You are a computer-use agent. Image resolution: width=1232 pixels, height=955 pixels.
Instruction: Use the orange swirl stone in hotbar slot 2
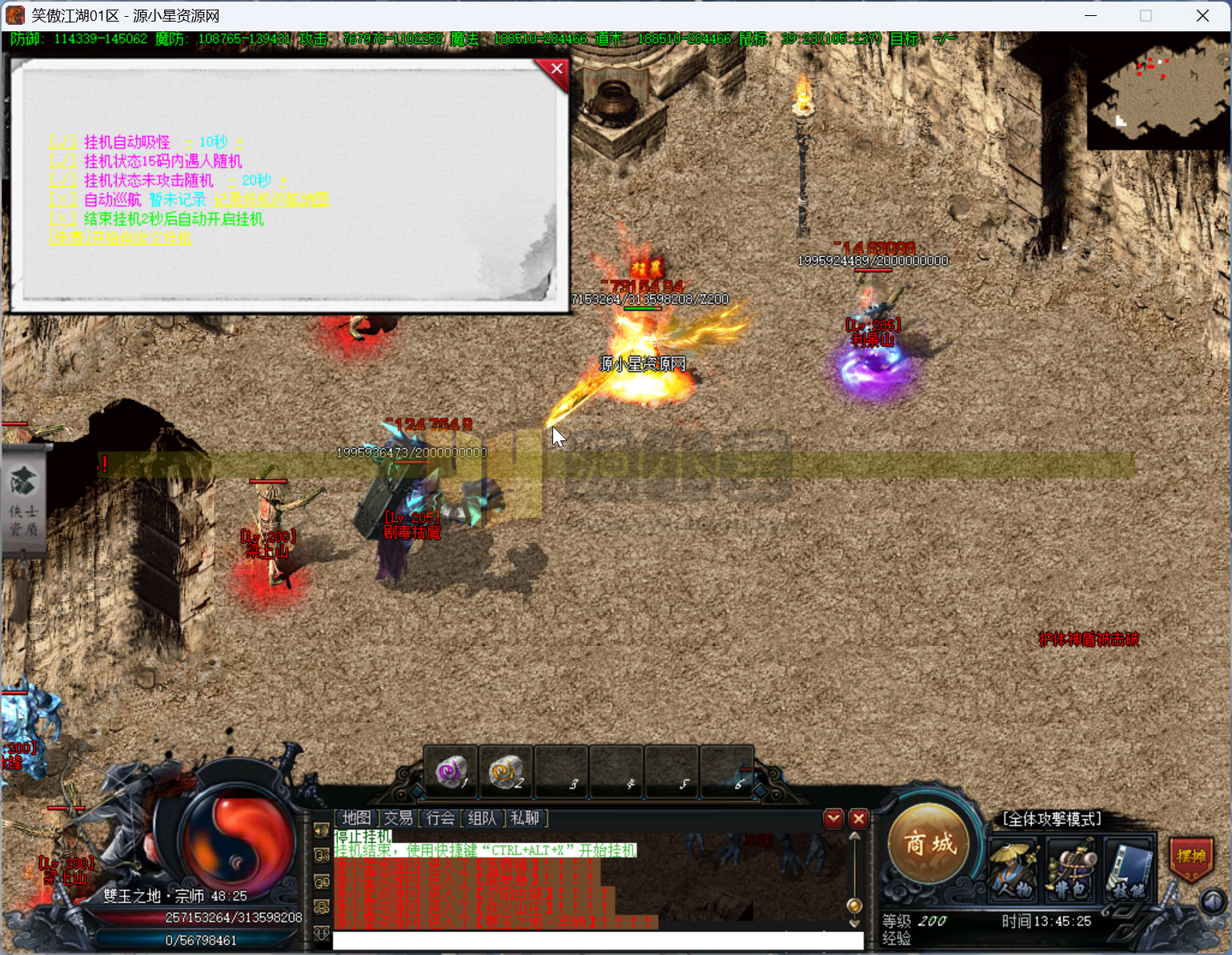tap(506, 772)
